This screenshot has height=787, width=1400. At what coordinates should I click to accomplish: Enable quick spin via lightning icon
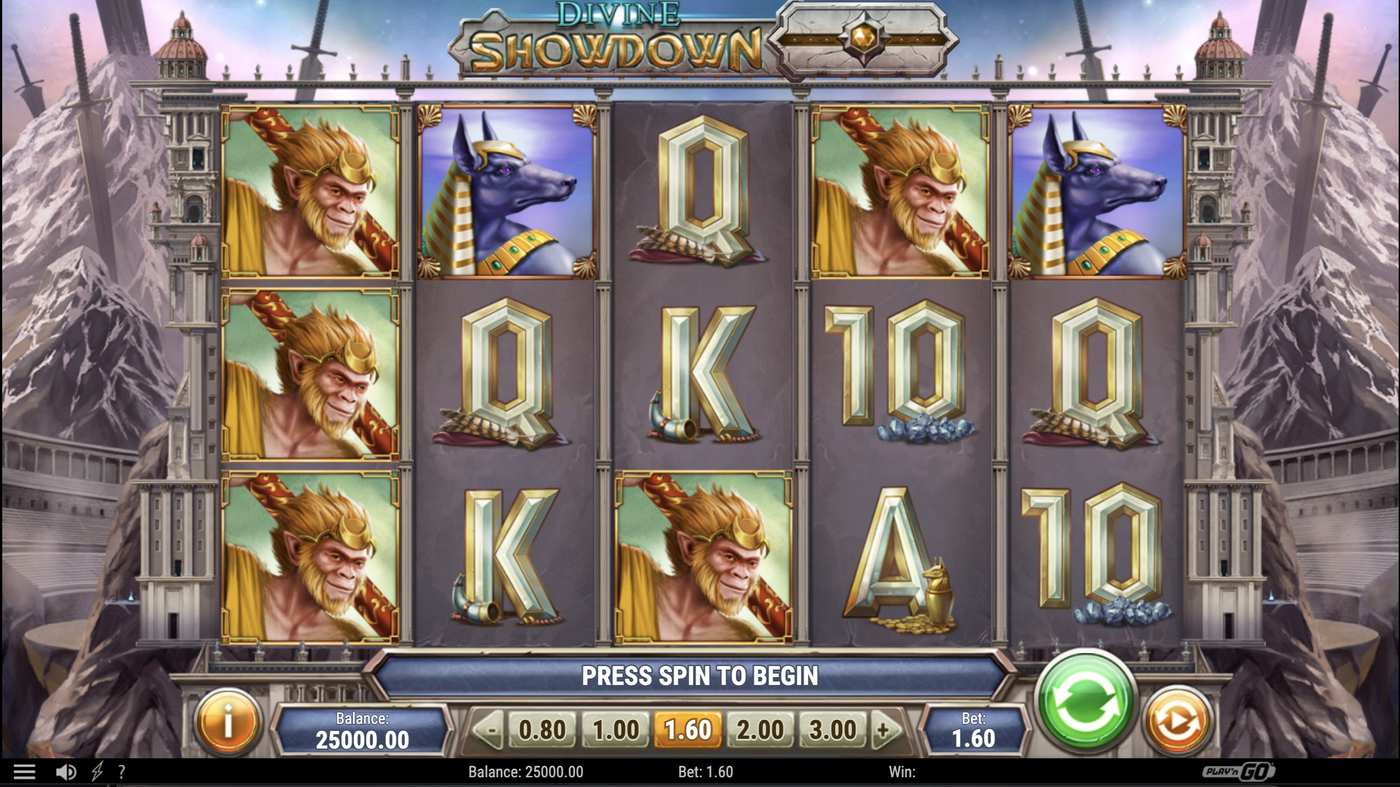(95, 770)
